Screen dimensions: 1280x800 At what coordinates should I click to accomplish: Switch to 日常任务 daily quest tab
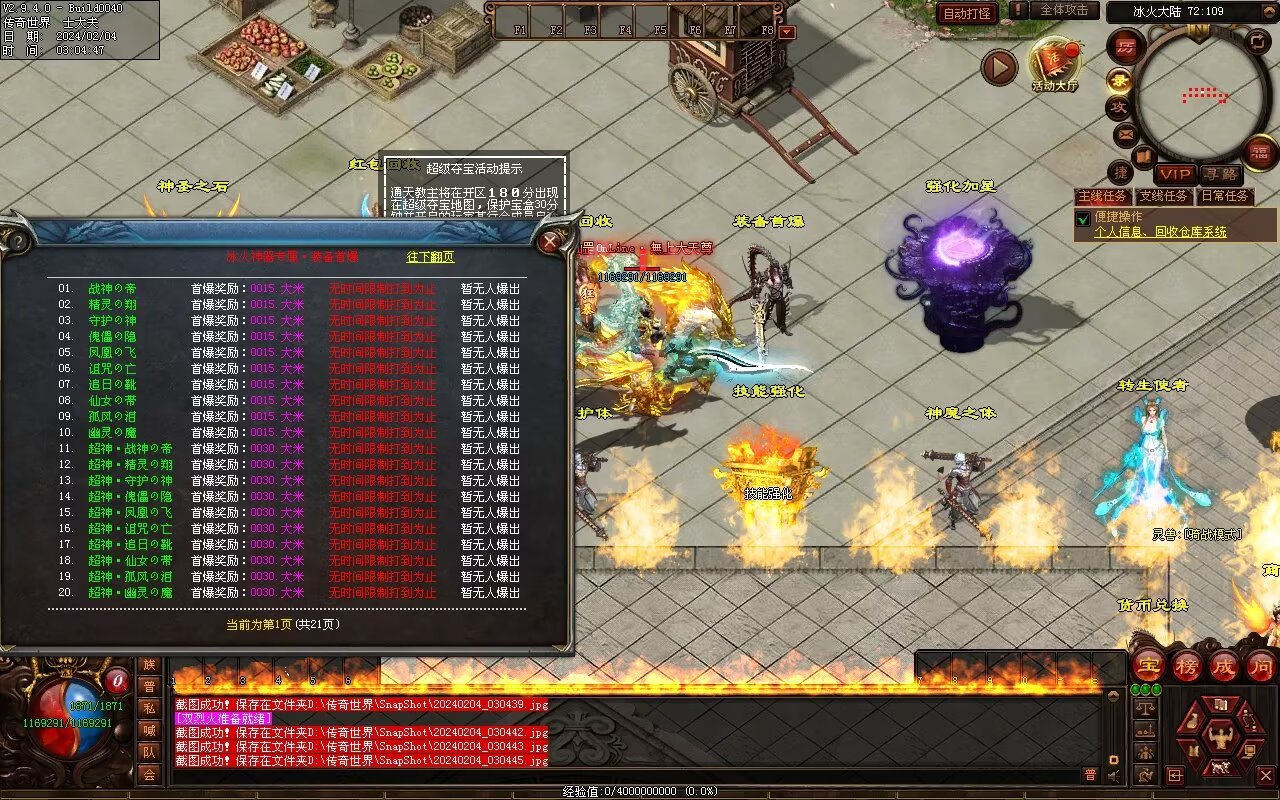[1225, 196]
